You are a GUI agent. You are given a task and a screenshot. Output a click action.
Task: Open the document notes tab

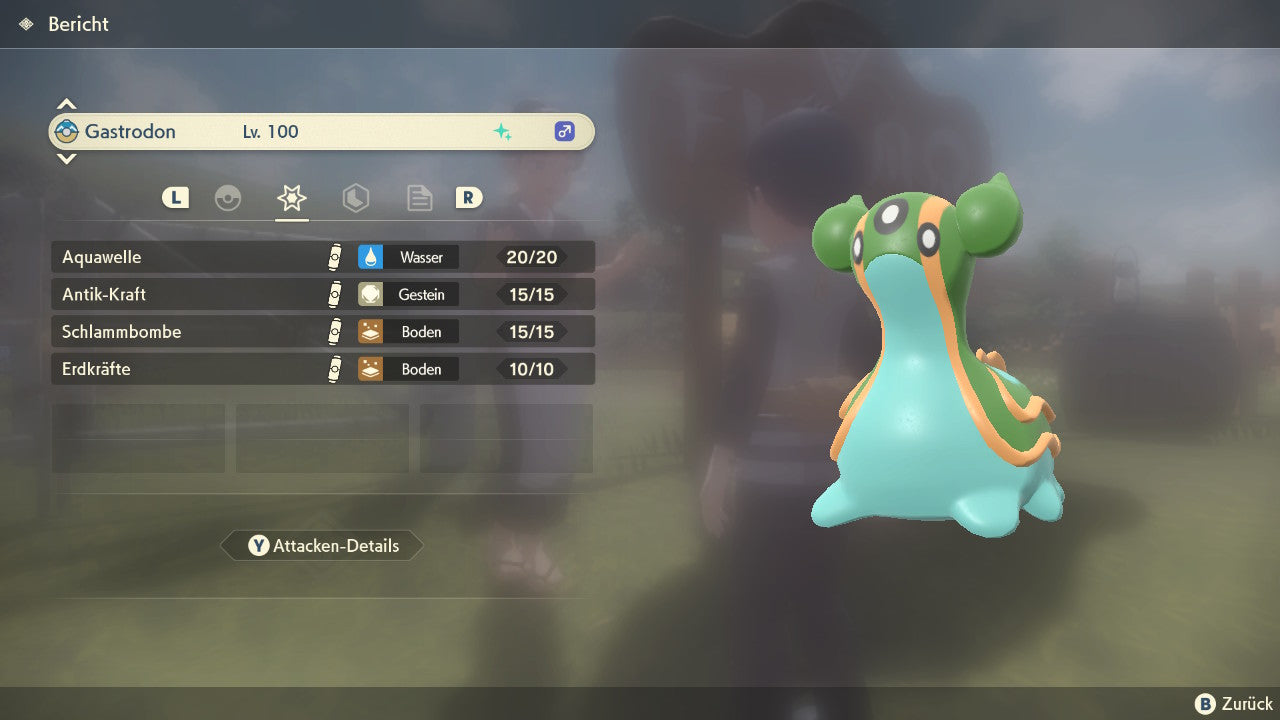[x=419, y=198]
